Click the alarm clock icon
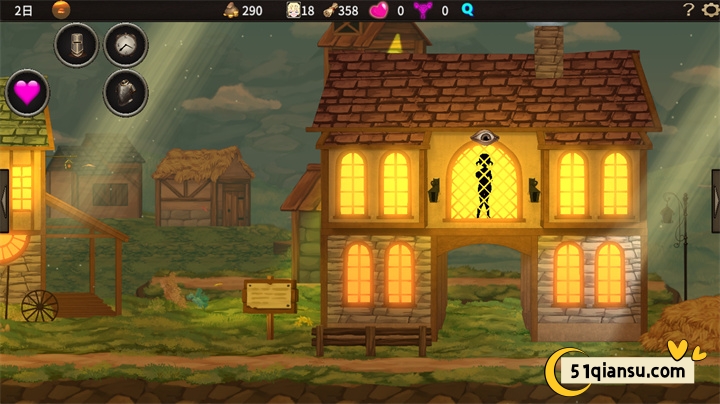The width and height of the screenshot is (720, 404). pyautogui.click(x=126, y=45)
